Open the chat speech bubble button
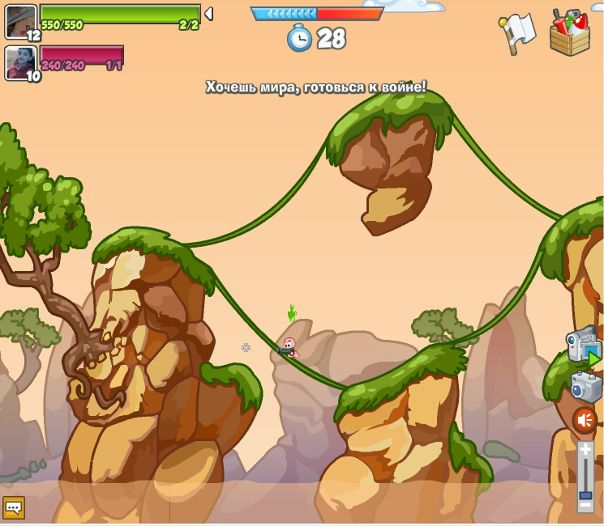Image resolution: width=604 pixels, height=526 pixels. point(13,508)
